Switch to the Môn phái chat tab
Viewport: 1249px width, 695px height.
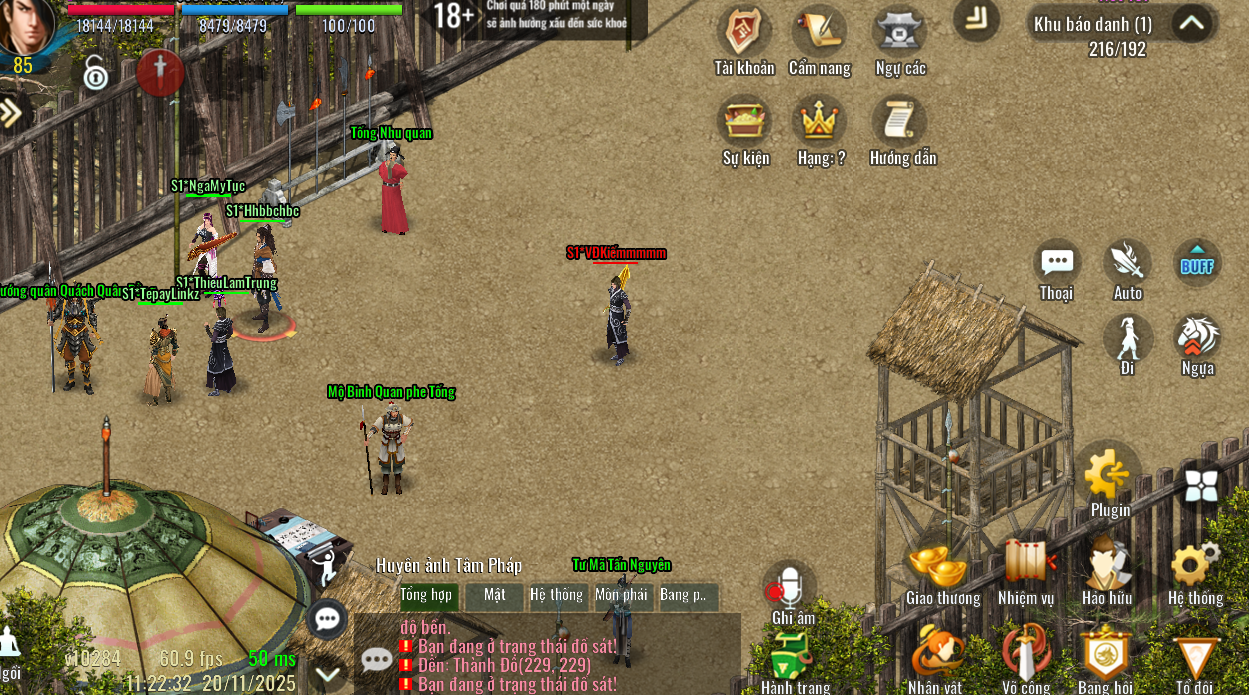coord(621,595)
